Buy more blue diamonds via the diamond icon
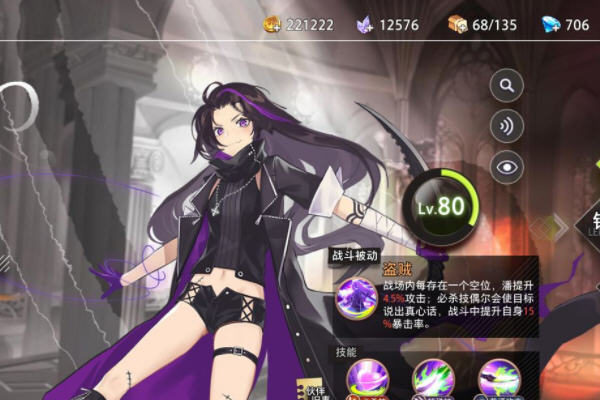The height and width of the screenshot is (400, 600). pyautogui.click(x=550, y=24)
